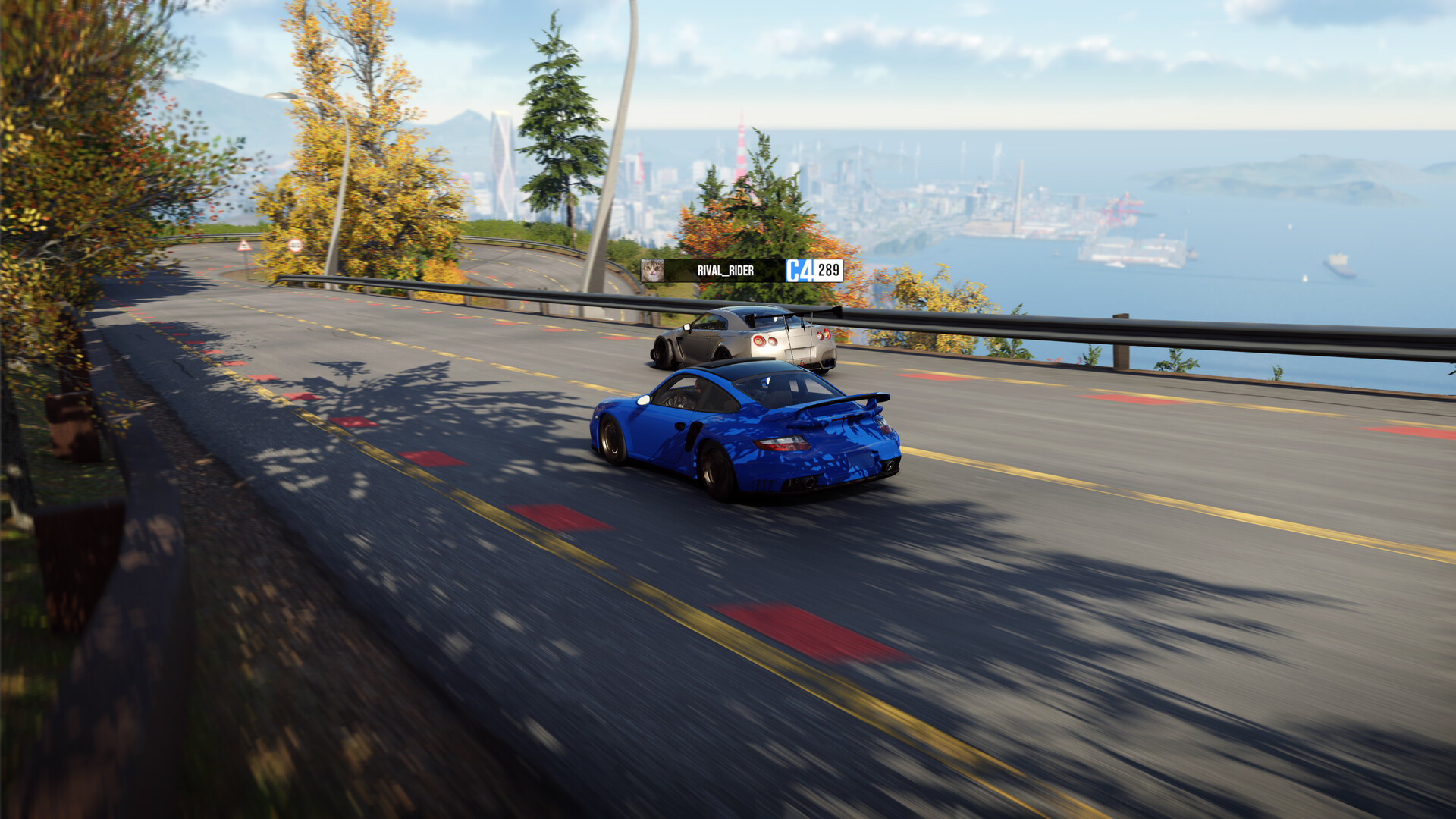Click RIVAL_RIDER to view their profile

pos(725,270)
